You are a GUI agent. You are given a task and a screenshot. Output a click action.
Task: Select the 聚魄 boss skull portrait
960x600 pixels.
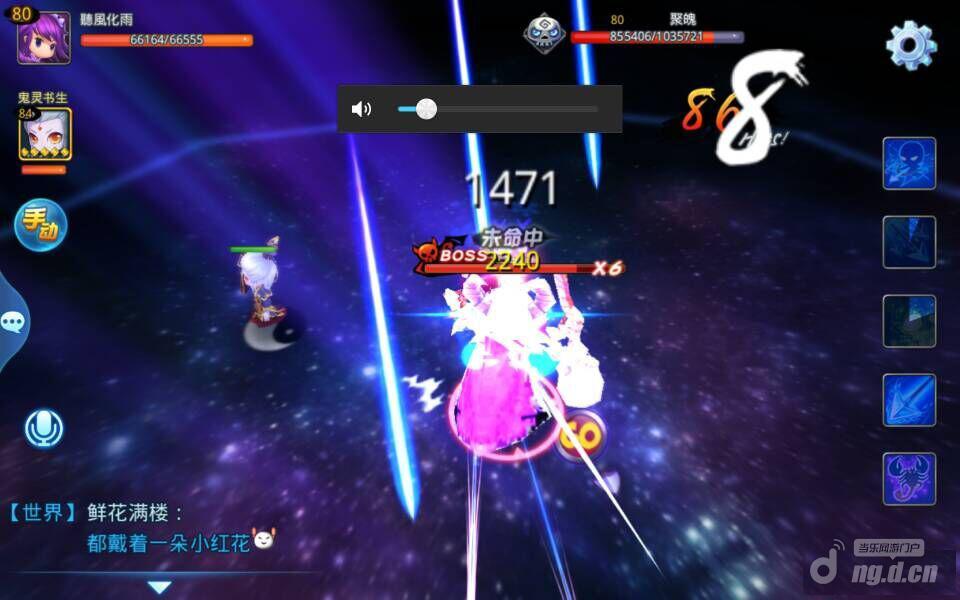point(544,33)
